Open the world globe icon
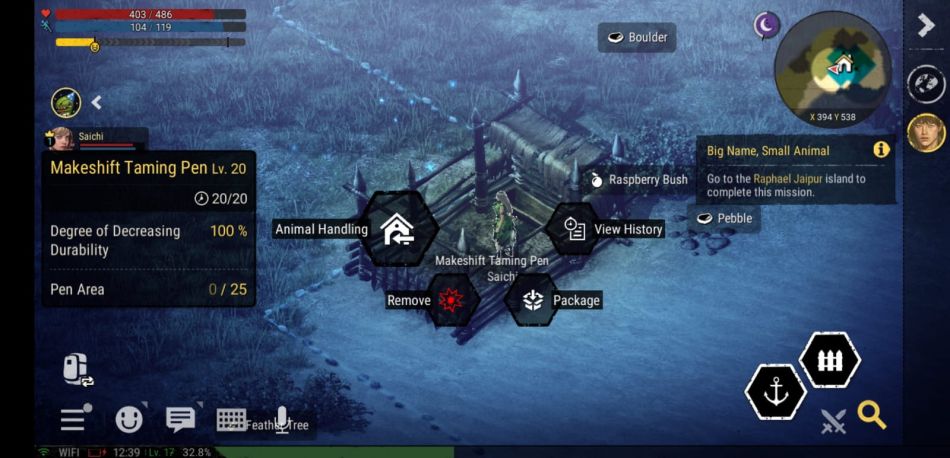Viewport: 950px width, 458px height. click(x=926, y=84)
